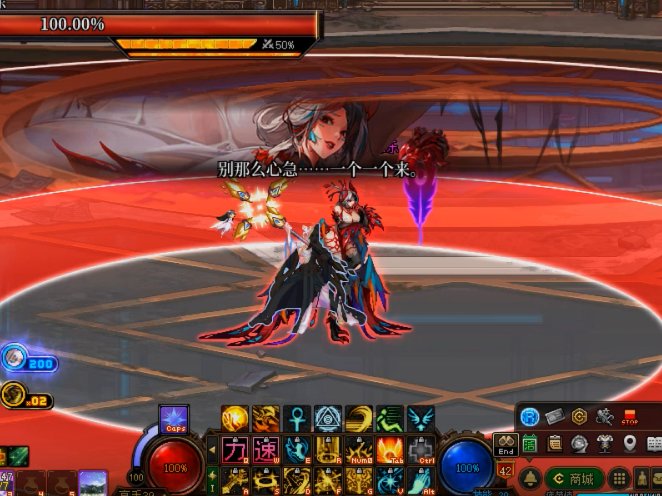Activate the blue wings skill icon
The width and height of the screenshot is (662, 496).
coord(421,418)
